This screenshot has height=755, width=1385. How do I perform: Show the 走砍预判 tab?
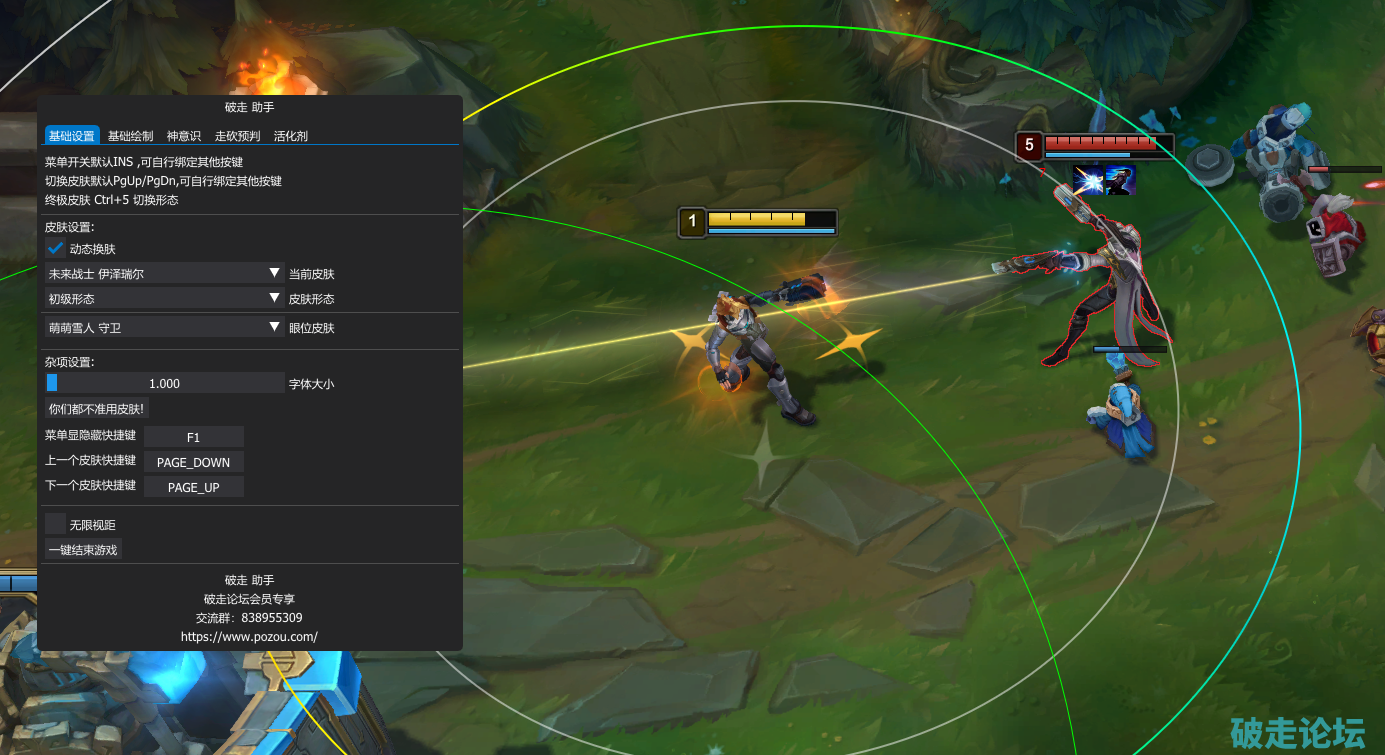[x=237, y=136]
